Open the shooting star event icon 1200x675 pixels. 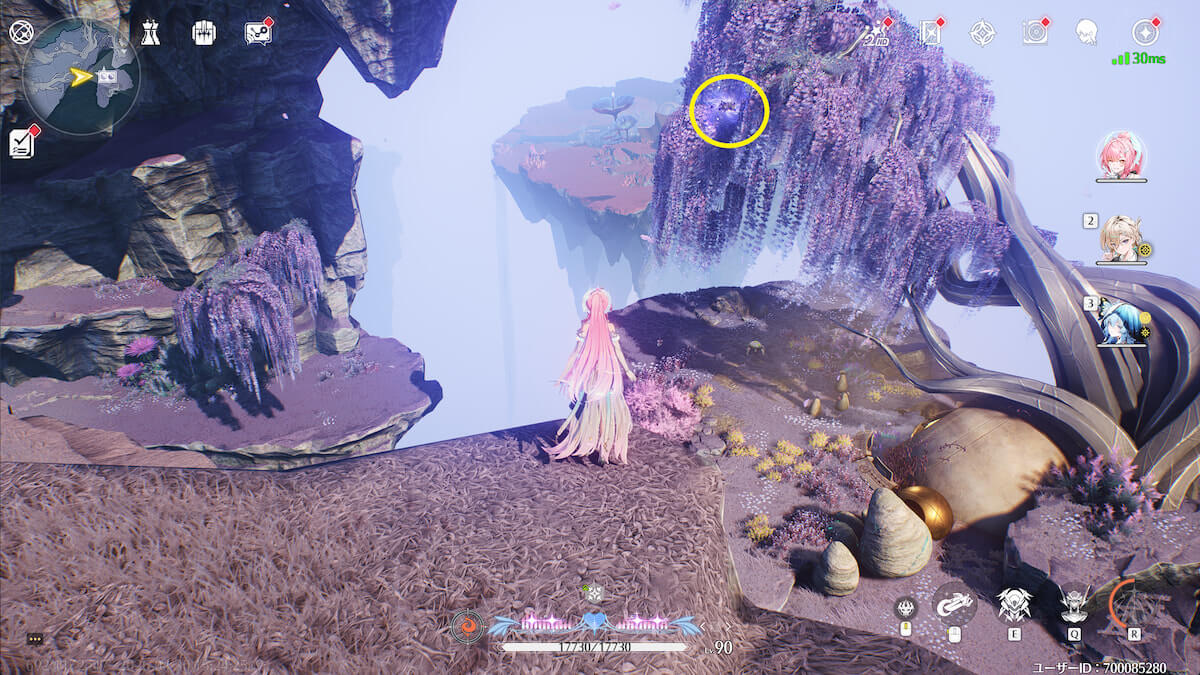tap(879, 33)
